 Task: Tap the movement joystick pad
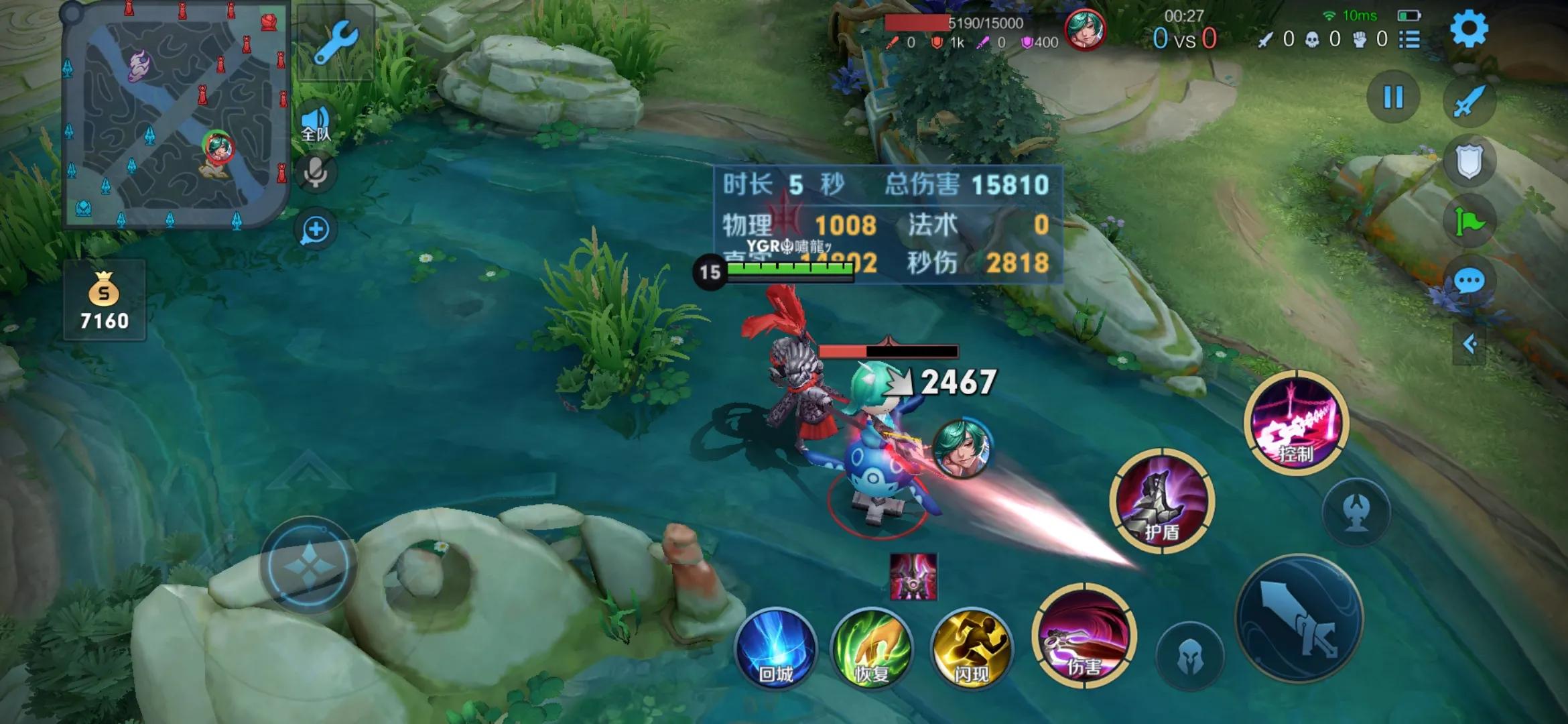coord(308,565)
